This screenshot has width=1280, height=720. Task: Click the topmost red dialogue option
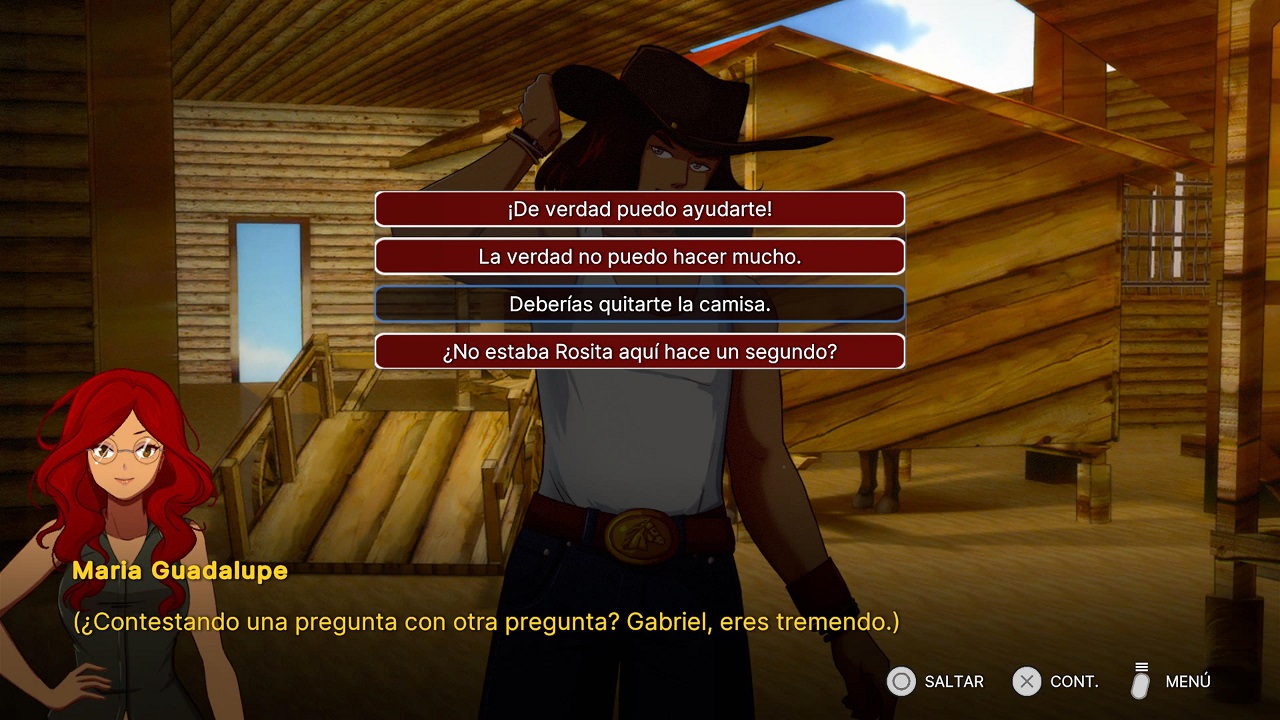[640, 209]
